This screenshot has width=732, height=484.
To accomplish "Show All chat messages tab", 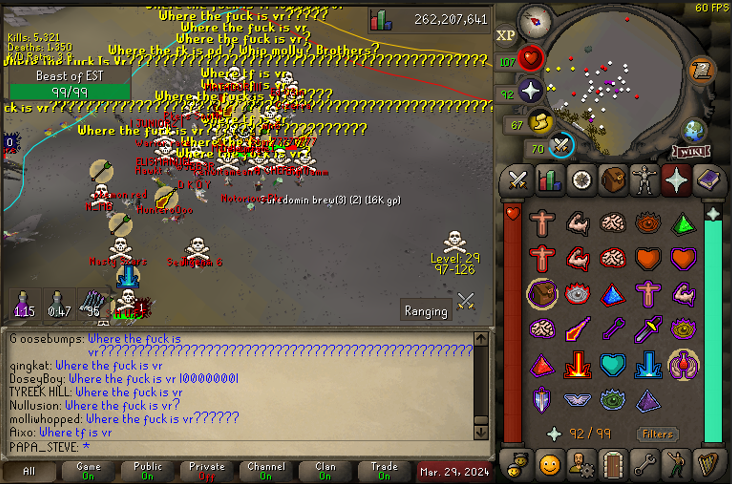I will (x=29, y=470).
